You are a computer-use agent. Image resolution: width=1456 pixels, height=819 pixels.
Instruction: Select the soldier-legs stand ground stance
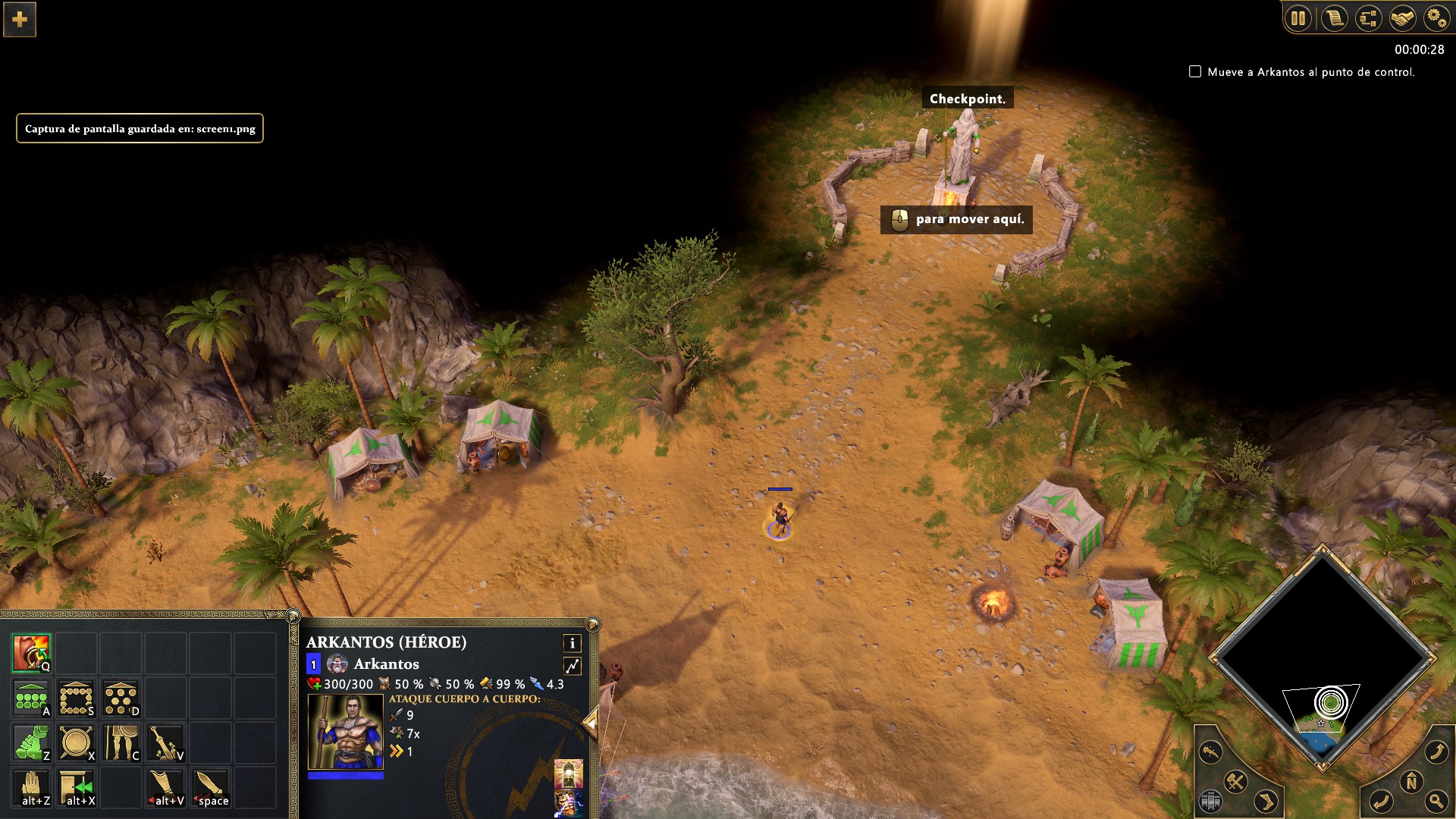[121, 743]
